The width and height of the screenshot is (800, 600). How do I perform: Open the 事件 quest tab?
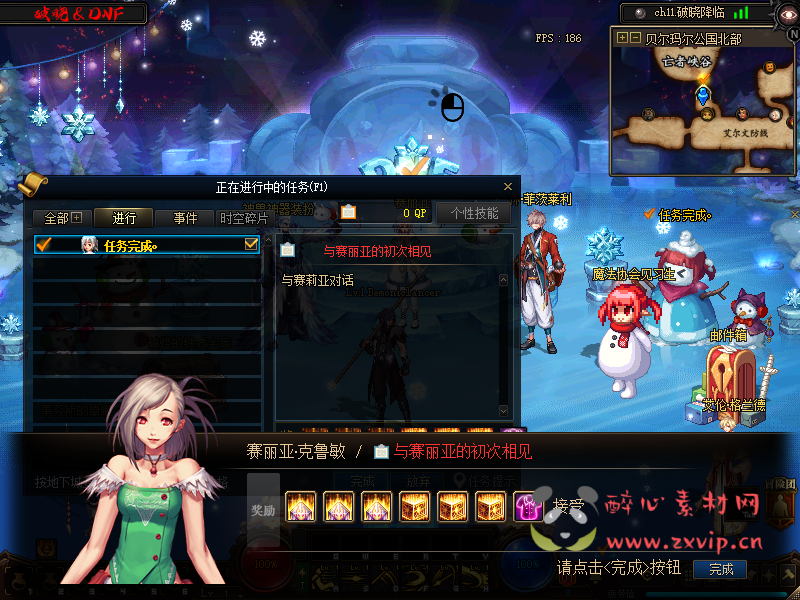(x=185, y=218)
